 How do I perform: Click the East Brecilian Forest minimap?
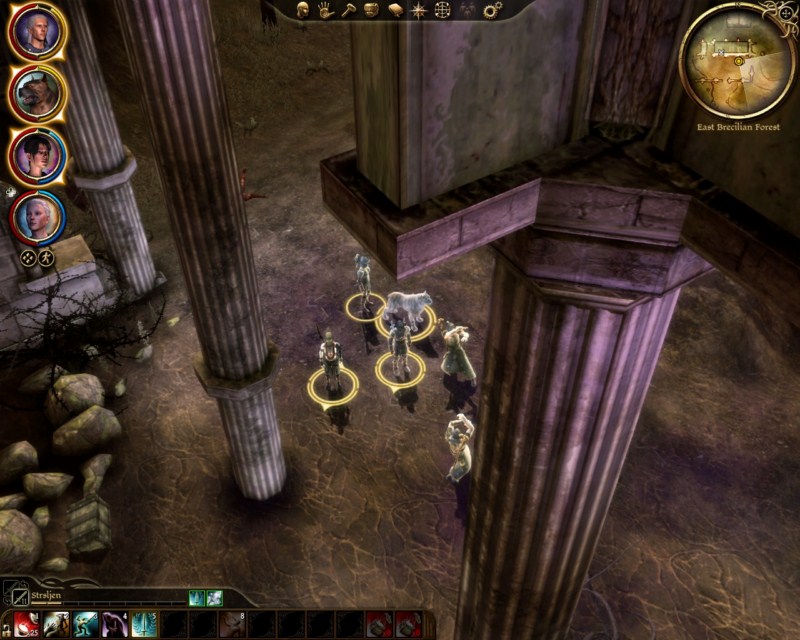pos(737,59)
